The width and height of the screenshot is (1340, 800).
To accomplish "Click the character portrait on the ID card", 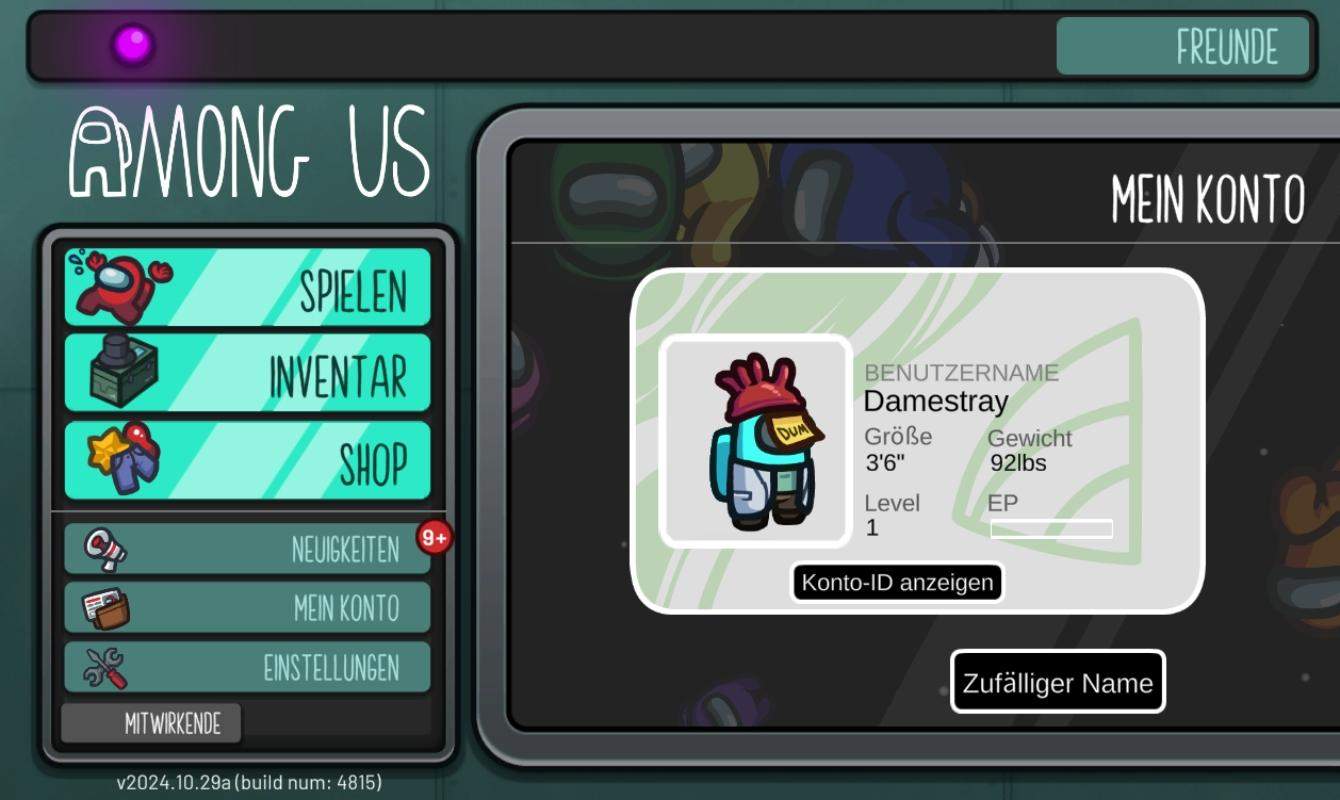I will 755,443.
